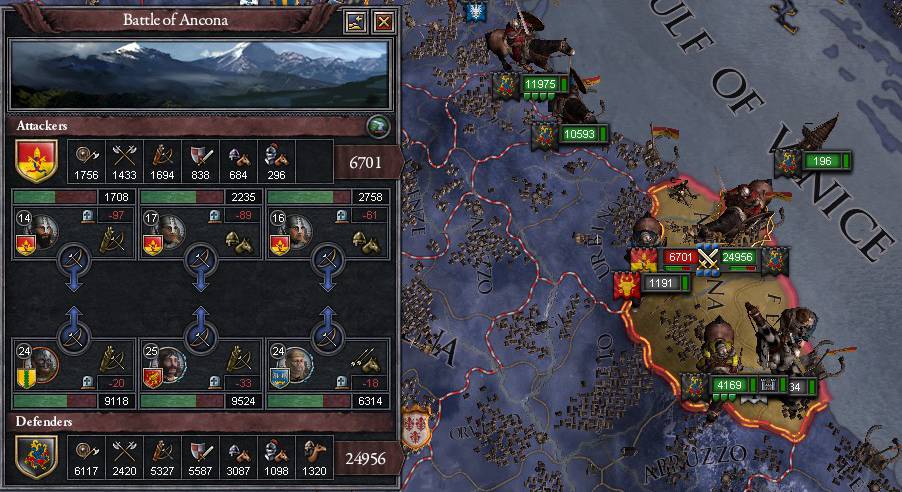Close the Battle of Ancona window
Viewport: 902px width, 492px height.
tap(384, 22)
